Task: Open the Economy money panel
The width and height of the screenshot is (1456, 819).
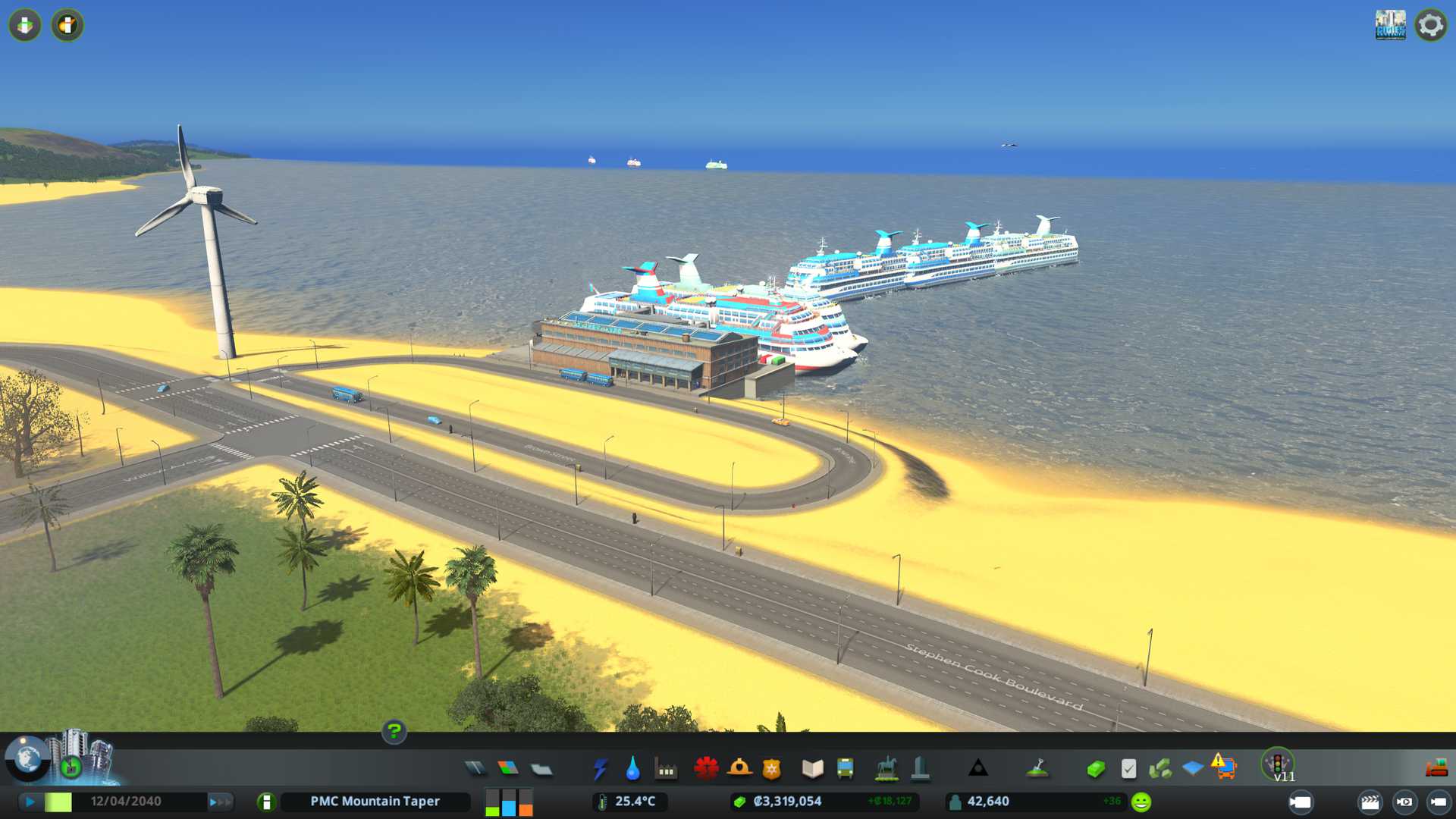Action: click(x=1096, y=769)
